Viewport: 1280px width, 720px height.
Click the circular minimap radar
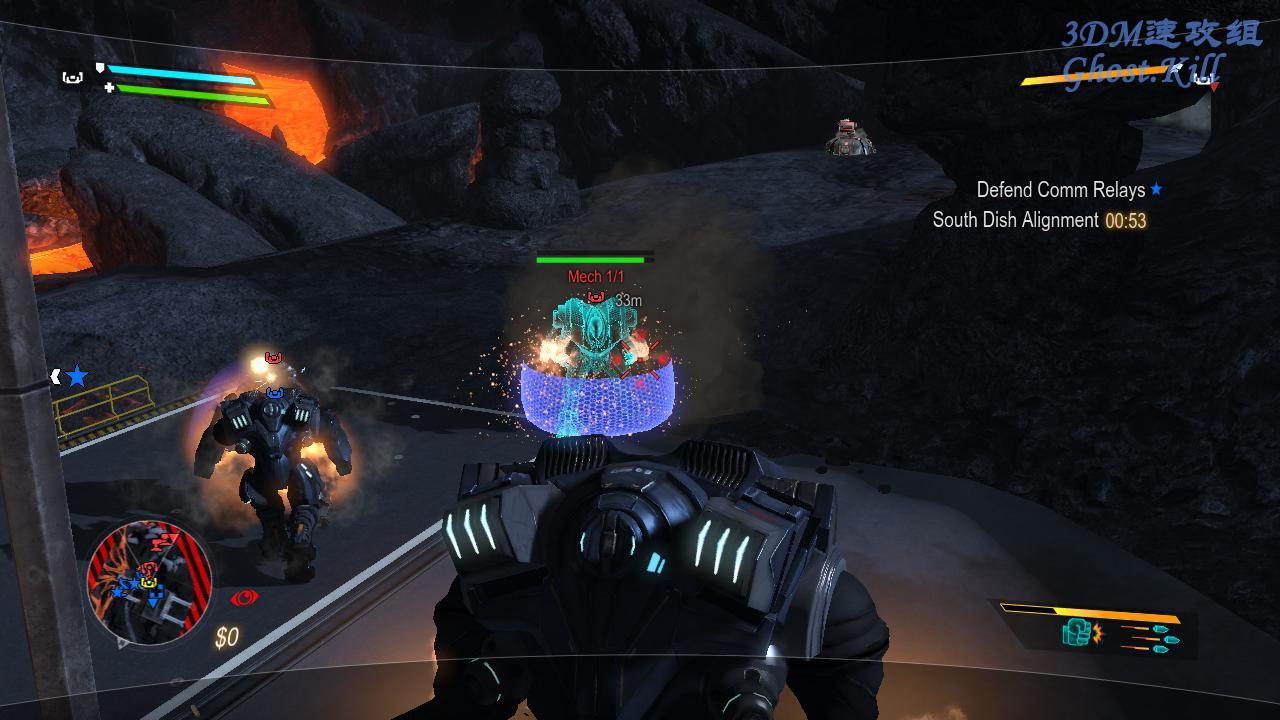(148, 581)
